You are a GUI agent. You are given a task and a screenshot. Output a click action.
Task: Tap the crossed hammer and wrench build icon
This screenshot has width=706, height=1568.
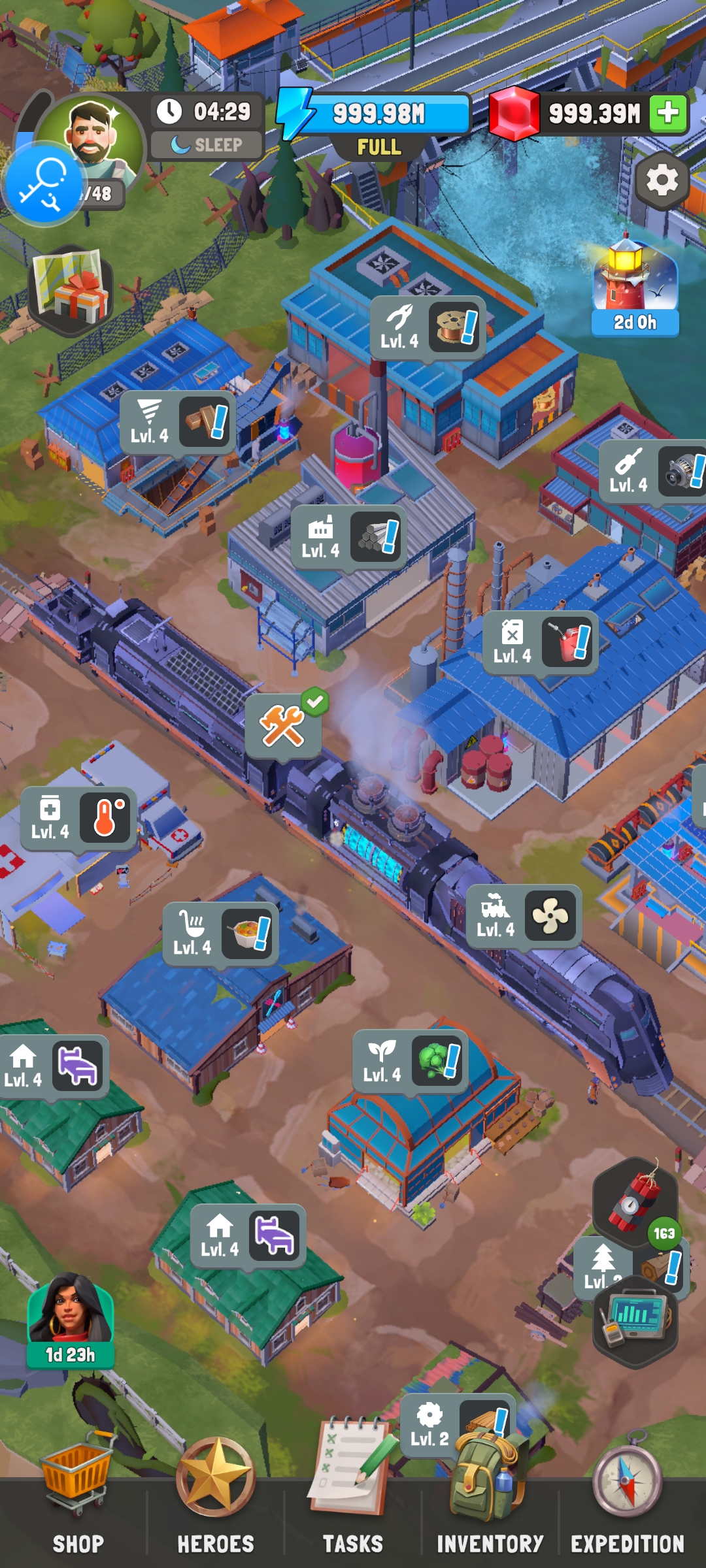coord(283,727)
